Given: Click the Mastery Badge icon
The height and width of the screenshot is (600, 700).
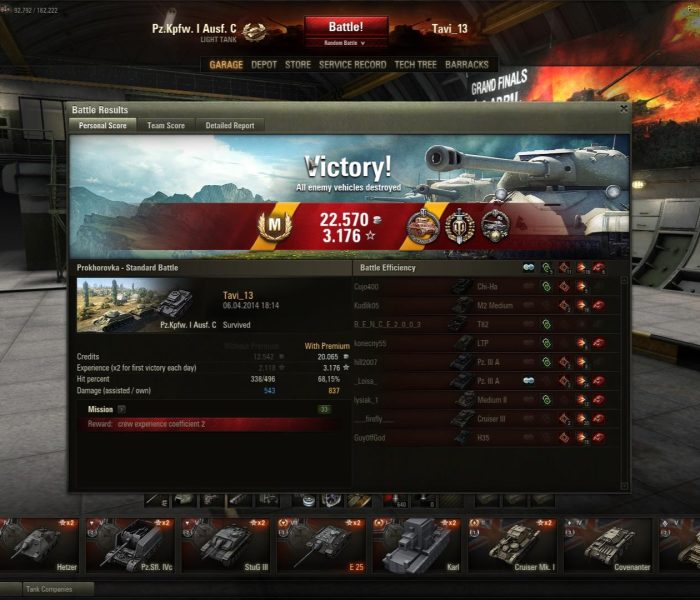Looking at the screenshot, I should 272,226.
